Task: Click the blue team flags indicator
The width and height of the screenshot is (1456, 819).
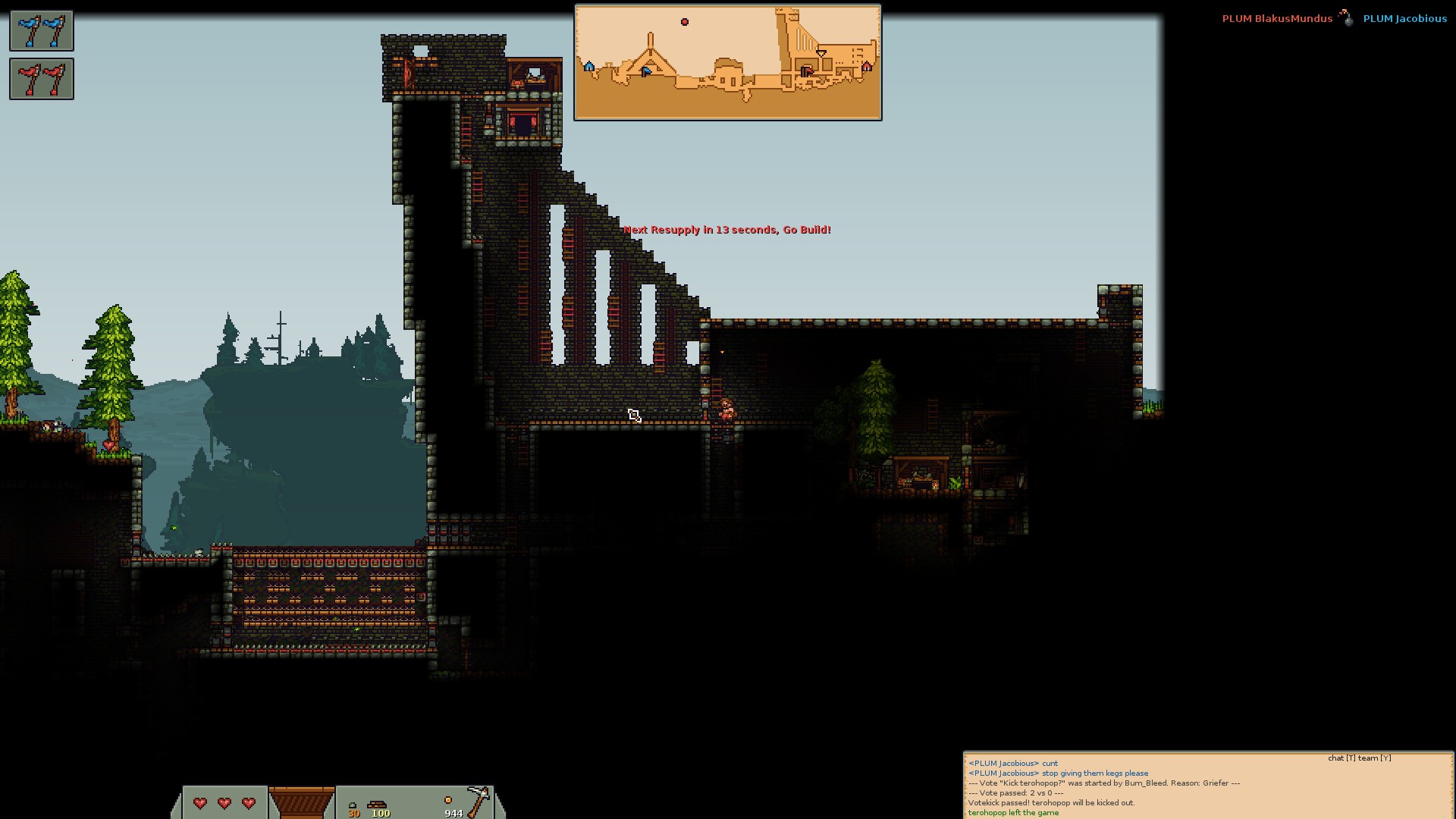Action: [x=42, y=31]
